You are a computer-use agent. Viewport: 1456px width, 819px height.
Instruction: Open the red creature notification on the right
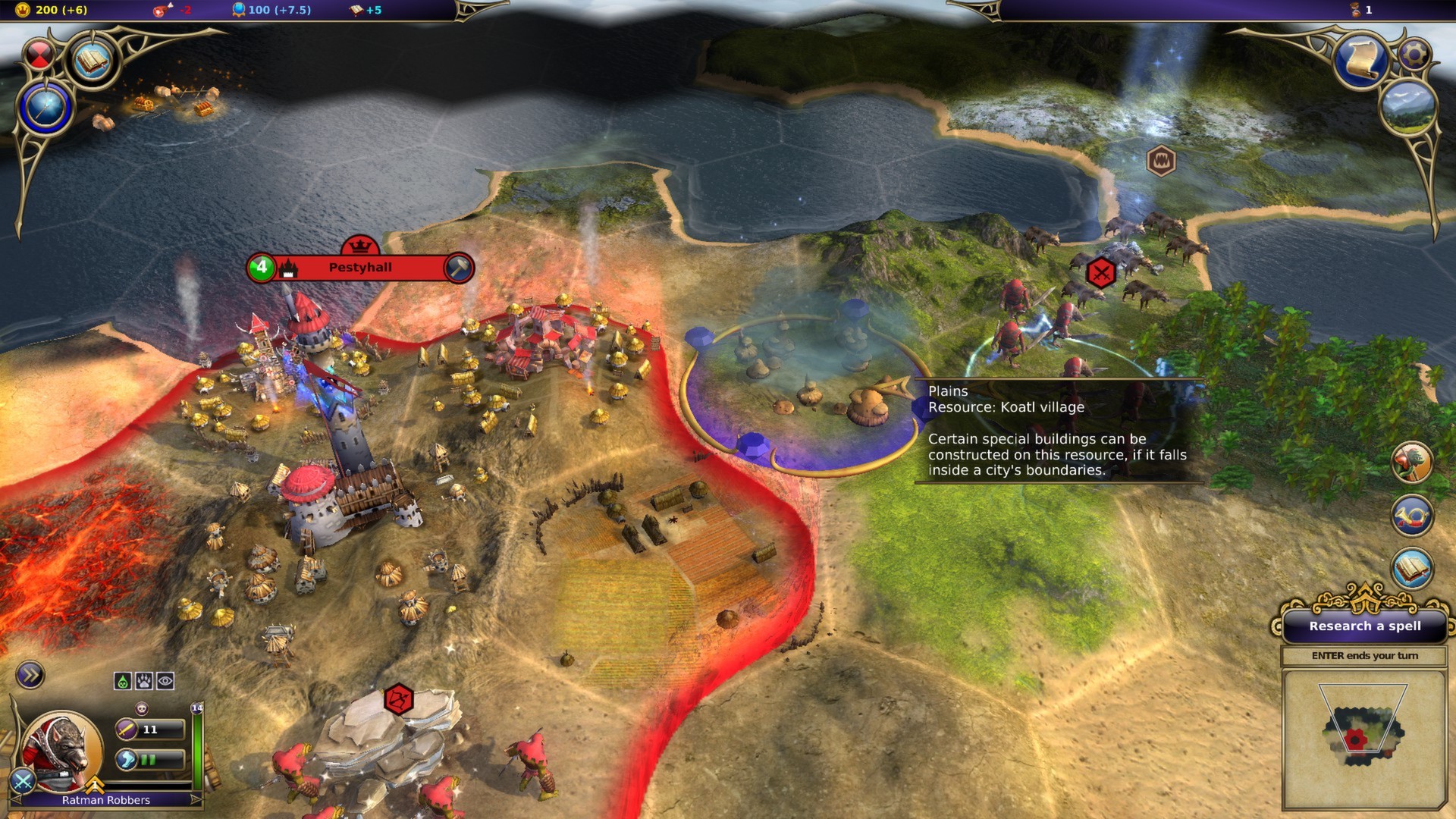pyautogui.click(x=1412, y=463)
